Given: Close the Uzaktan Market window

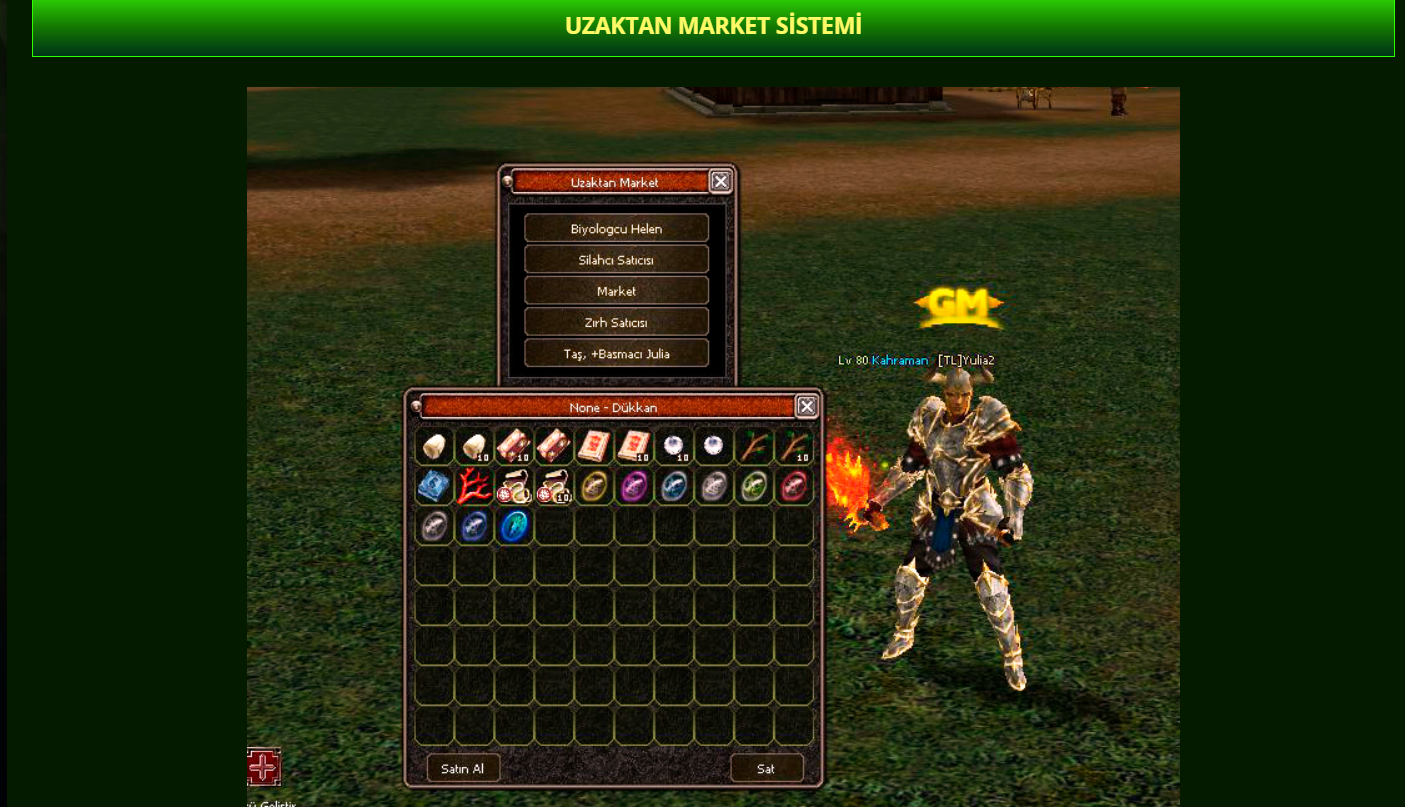Looking at the screenshot, I should tap(720, 181).
